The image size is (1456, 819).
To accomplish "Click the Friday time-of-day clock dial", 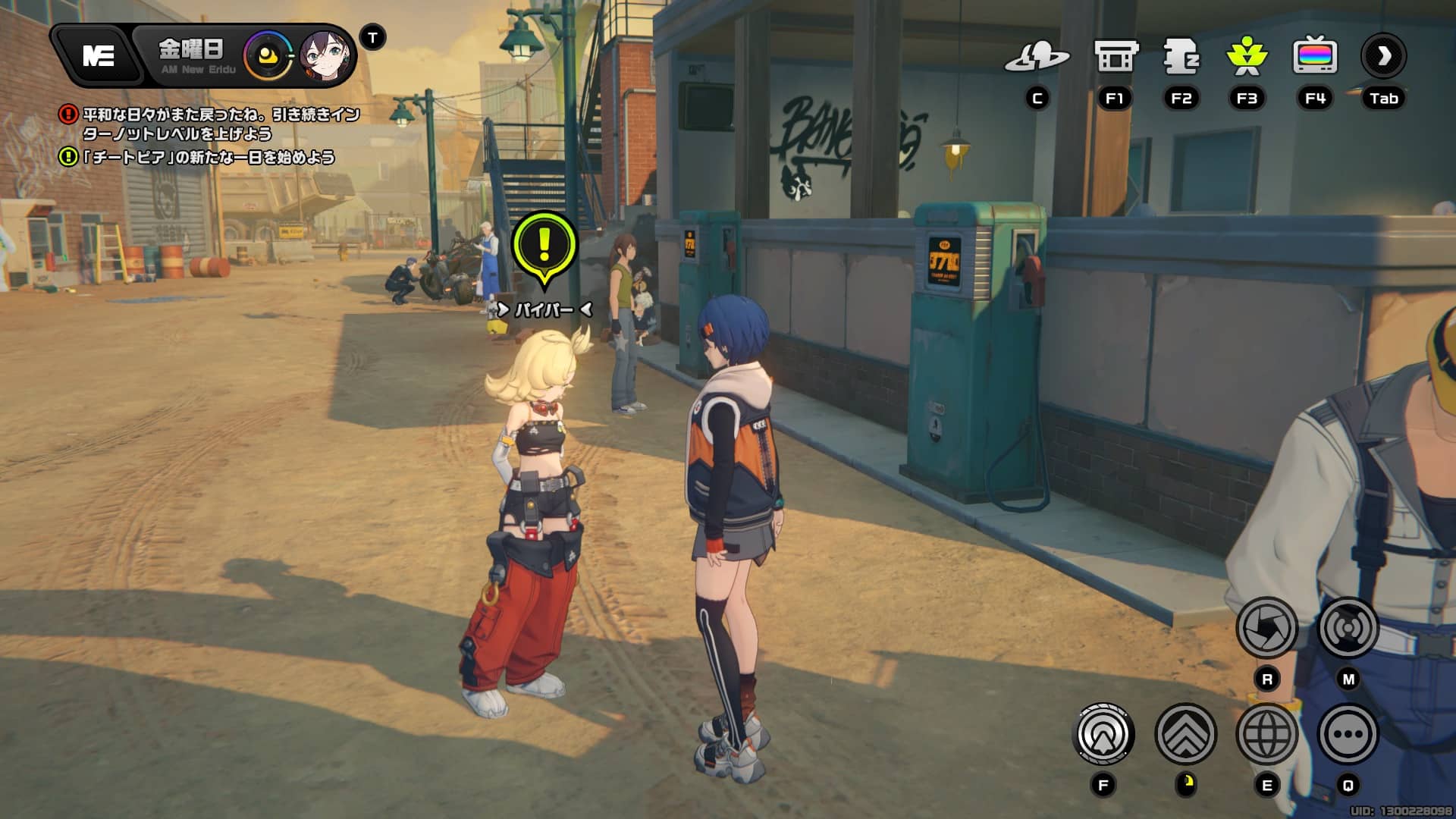I will pos(268,55).
